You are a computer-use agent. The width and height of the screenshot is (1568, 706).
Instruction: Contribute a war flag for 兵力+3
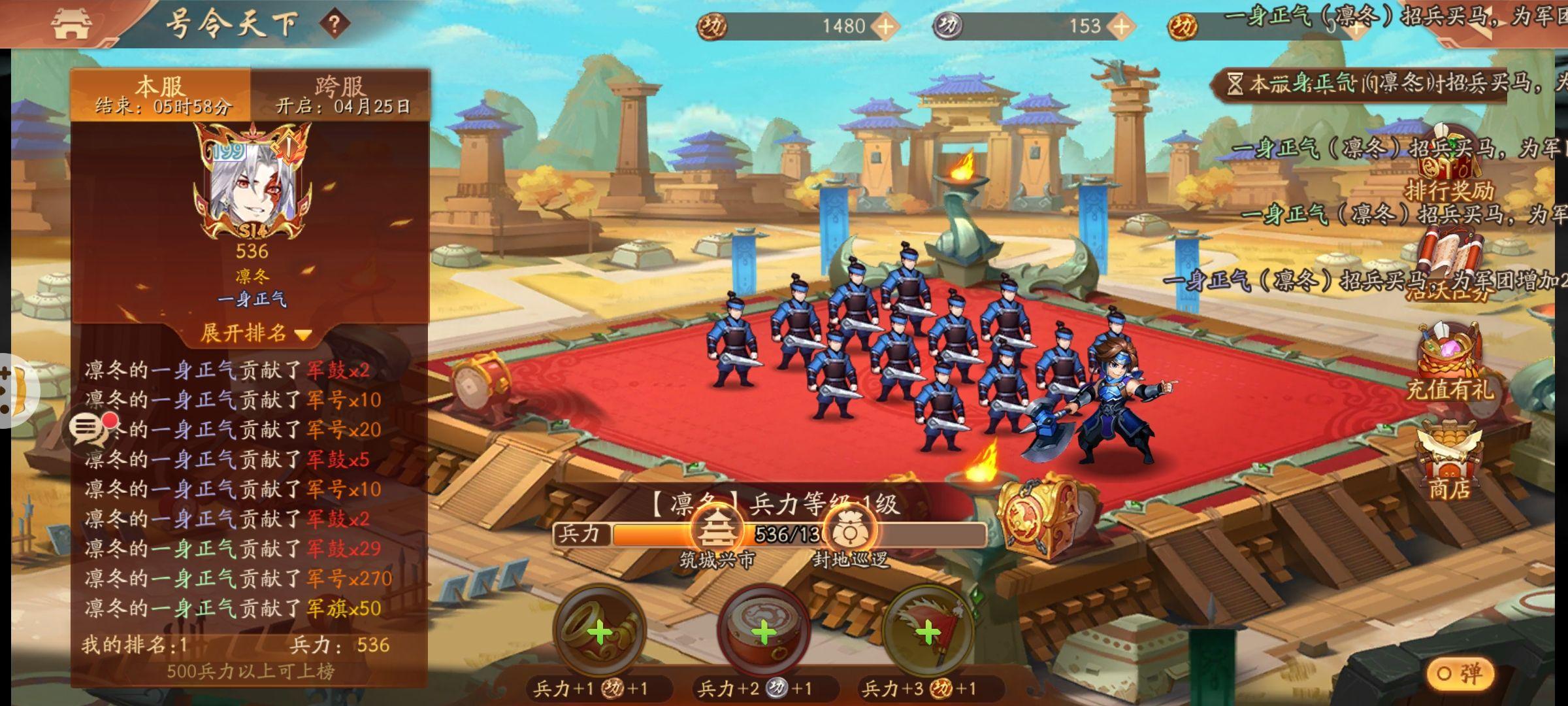click(x=927, y=631)
